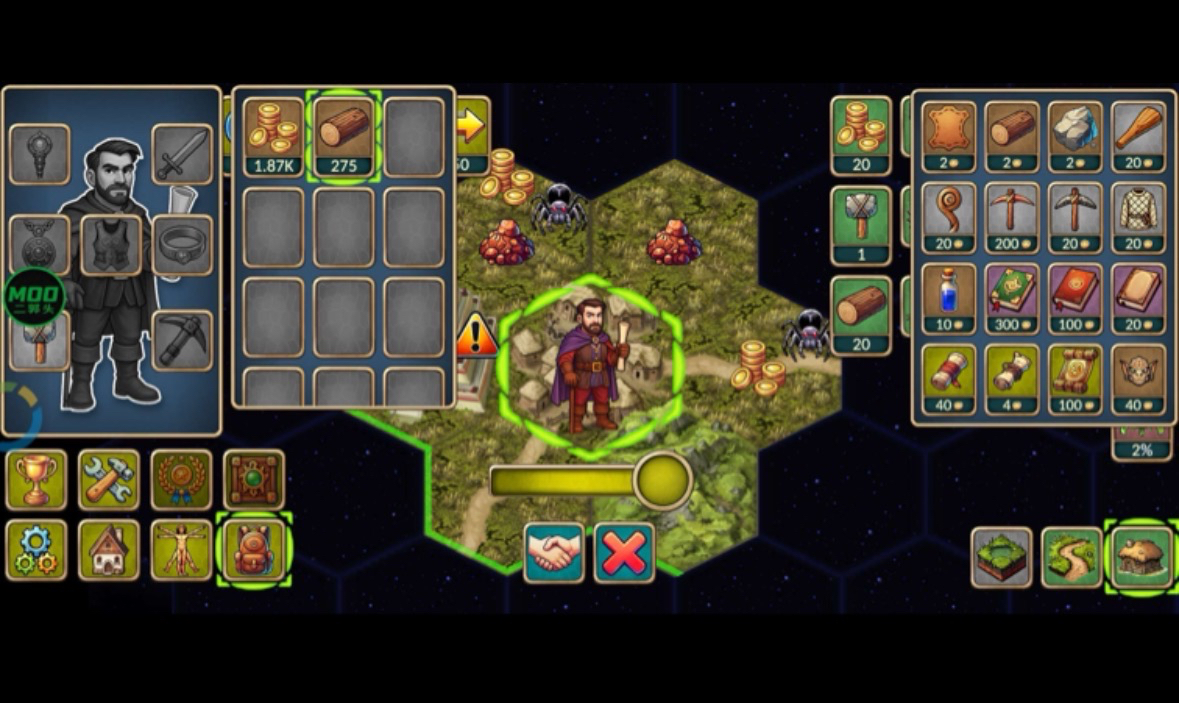The width and height of the screenshot is (1179, 703).
Task: Open the hammer and wrench crafting button
Action: tap(109, 480)
